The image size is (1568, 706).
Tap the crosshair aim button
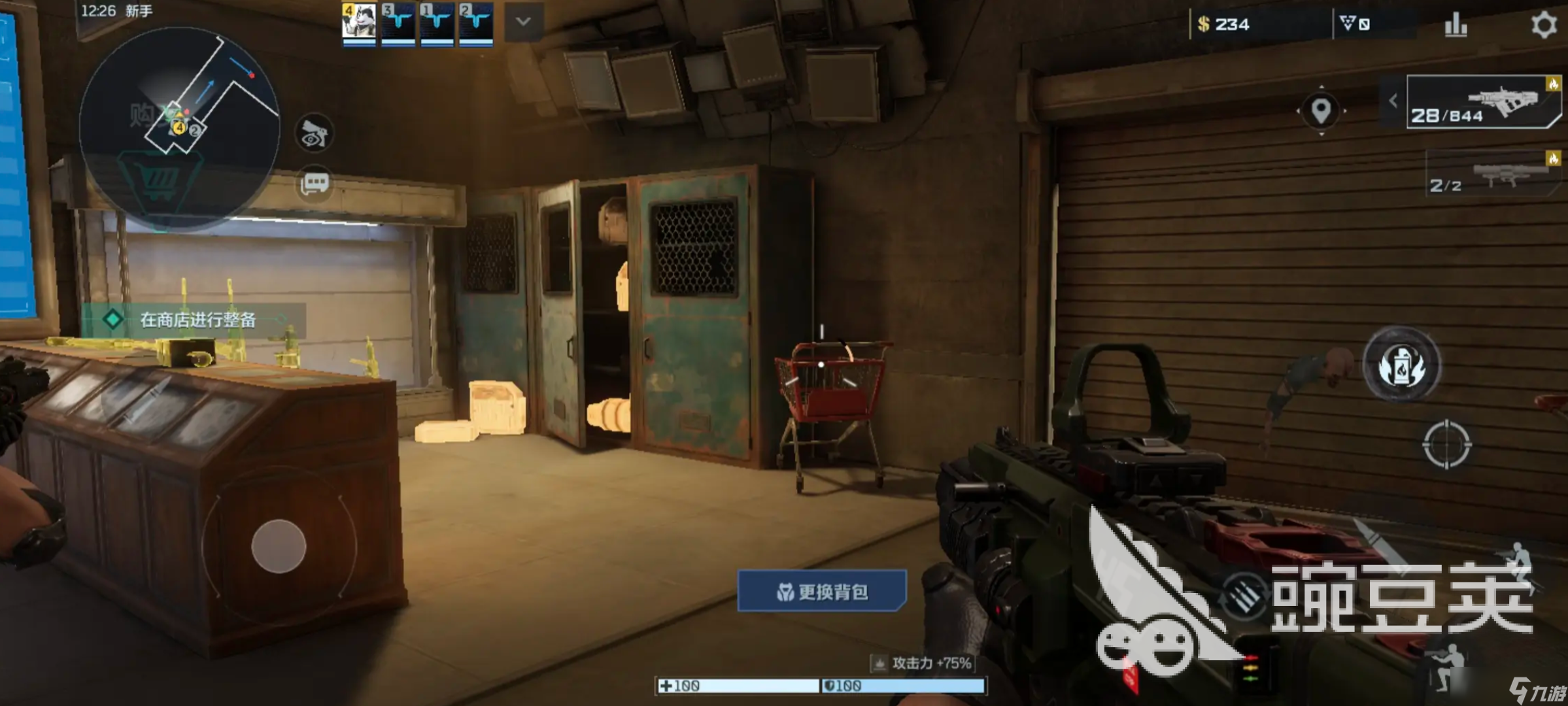coord(1446,445)
